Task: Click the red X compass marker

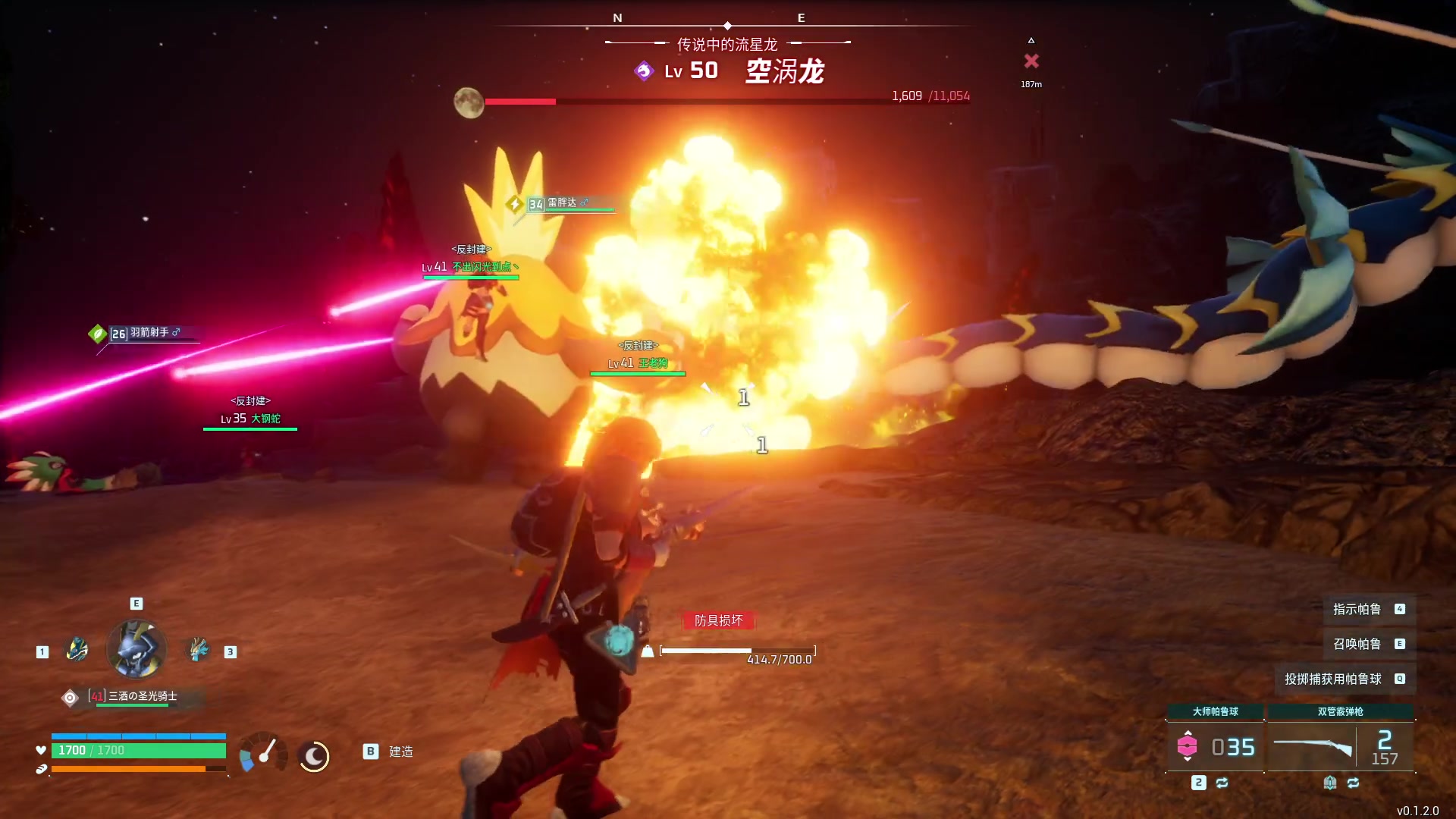Action: tap(1031, 61)
